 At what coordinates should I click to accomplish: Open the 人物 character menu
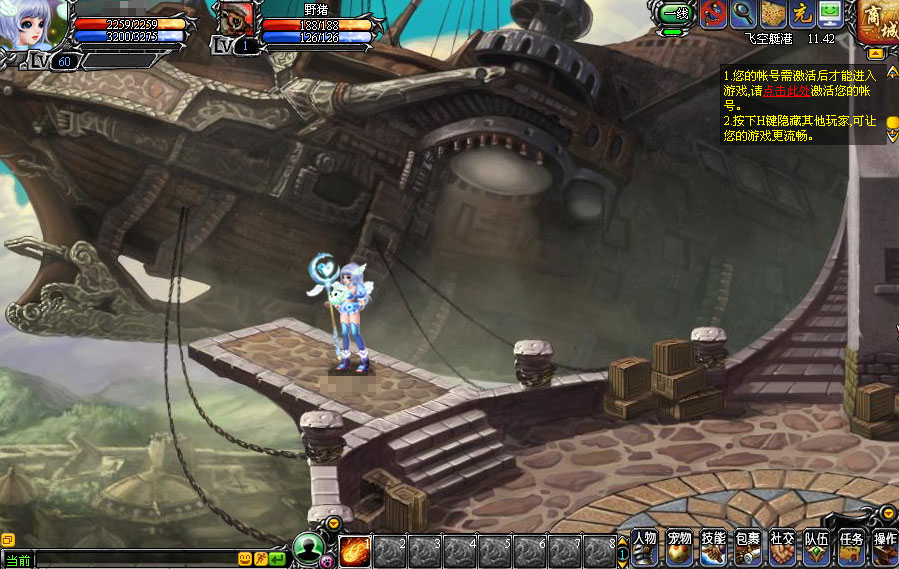(x=645, y=546)
